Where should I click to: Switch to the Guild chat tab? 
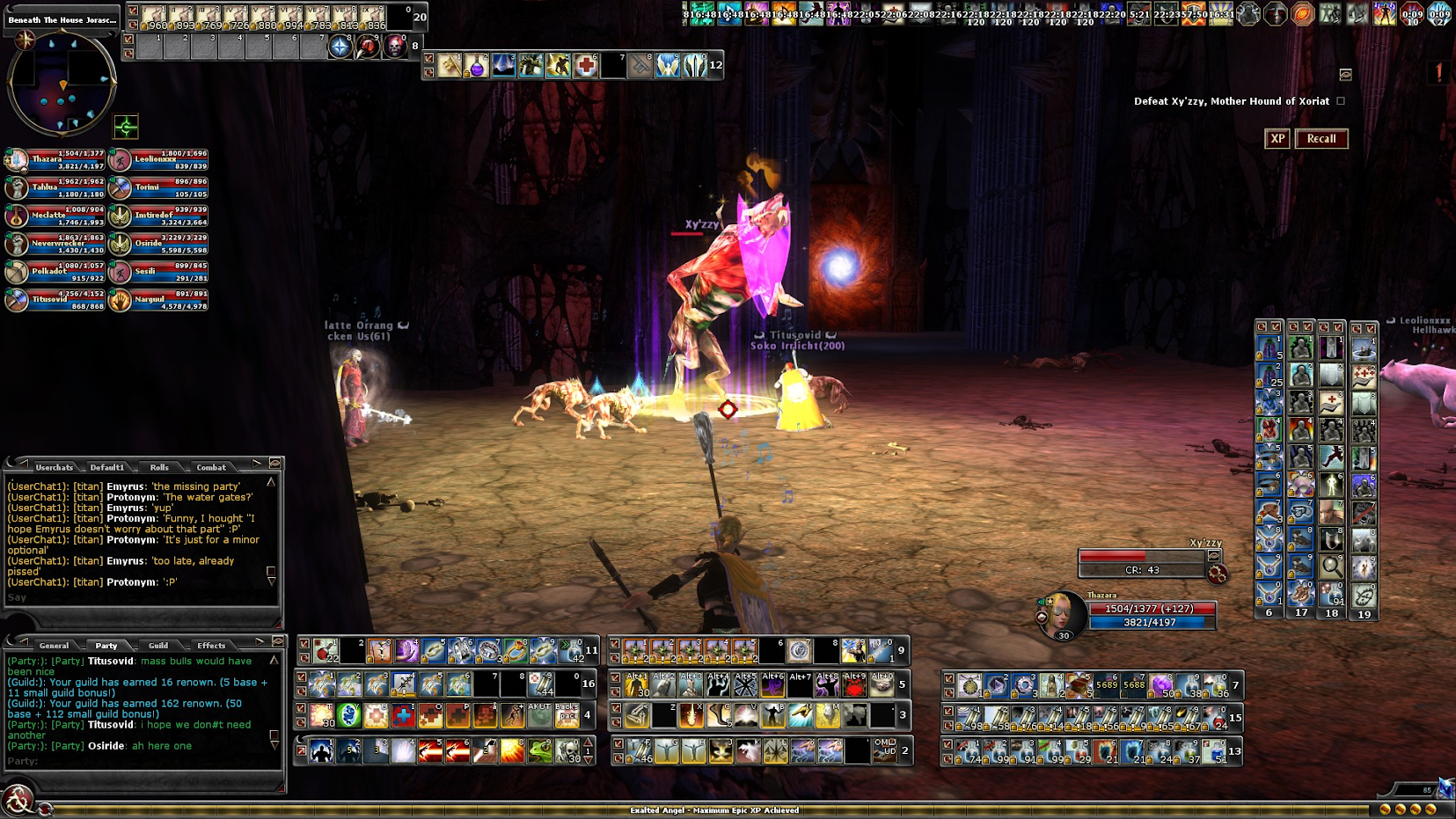158,646
